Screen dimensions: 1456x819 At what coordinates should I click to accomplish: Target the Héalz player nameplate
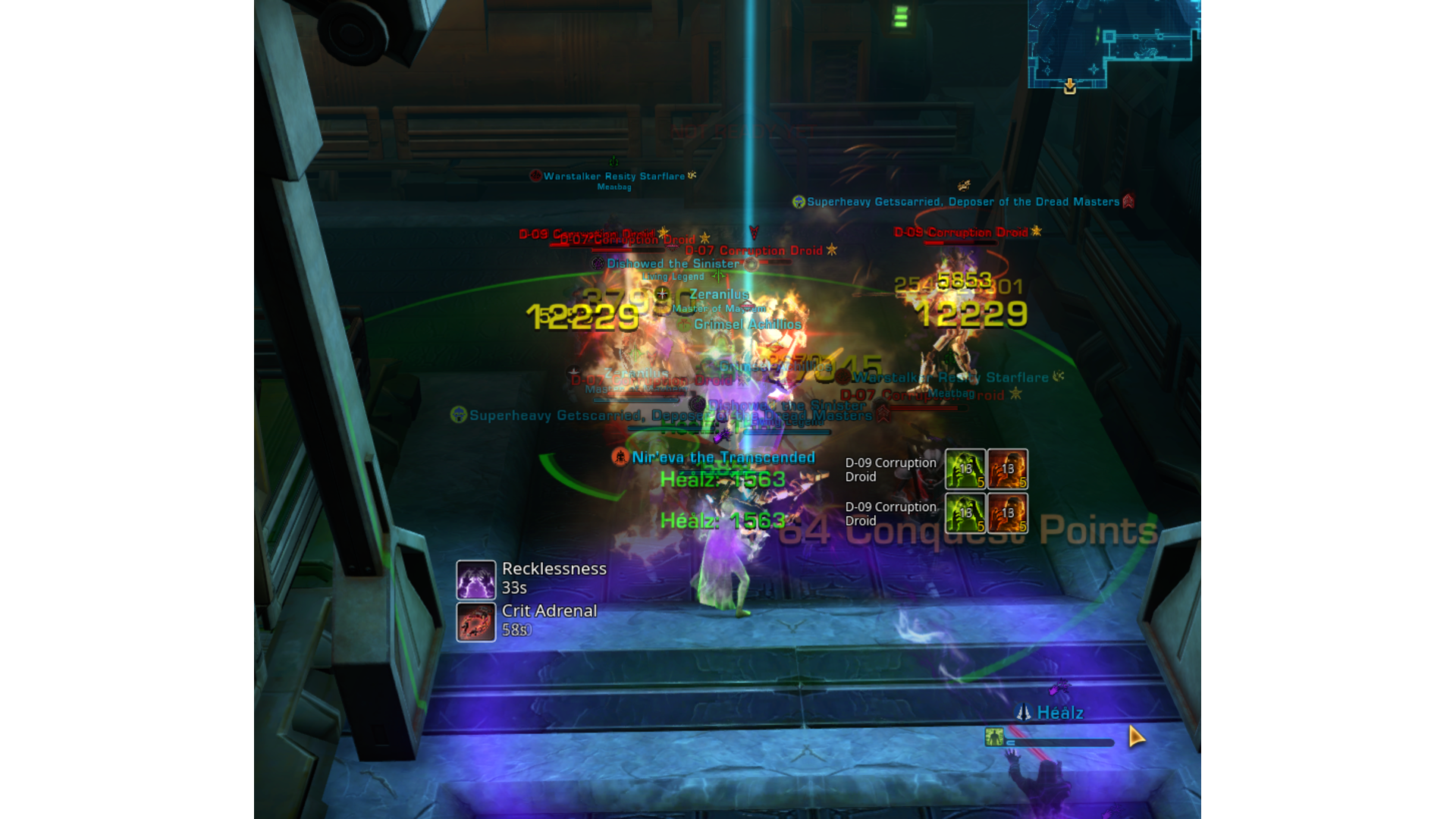click(x=1059, y=713)
